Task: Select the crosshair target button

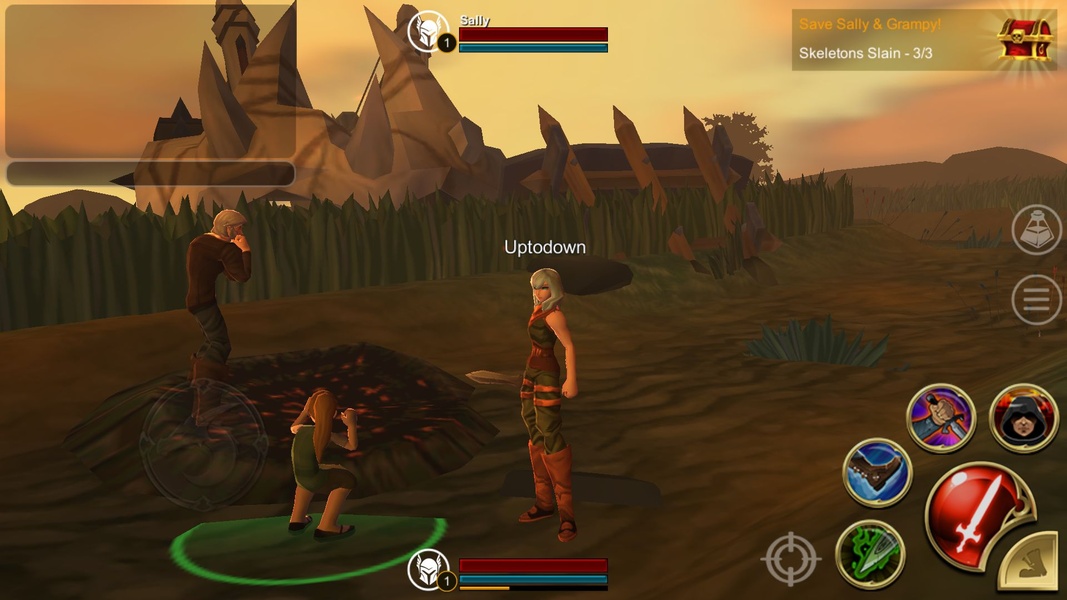Action: [x=790, y=558]
